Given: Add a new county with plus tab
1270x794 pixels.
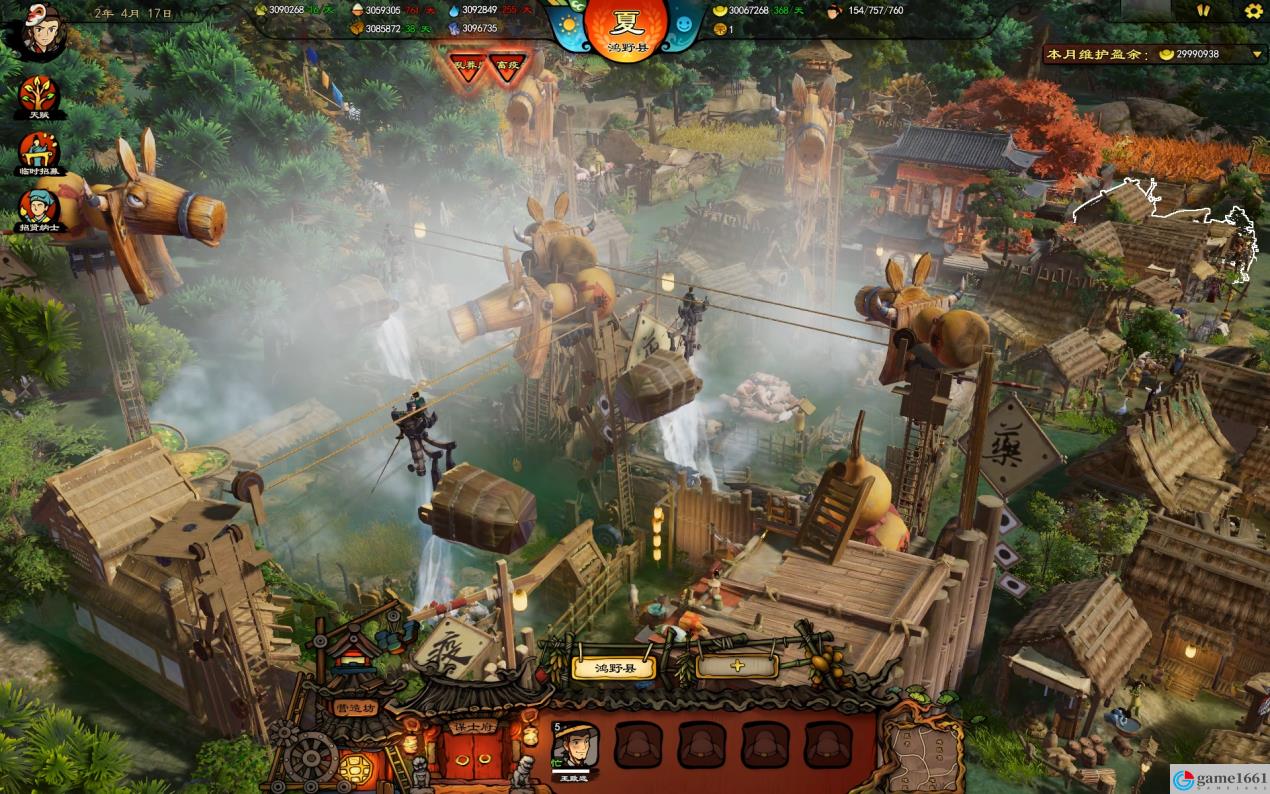Looking at the screenshot, I should coord(736,666).
